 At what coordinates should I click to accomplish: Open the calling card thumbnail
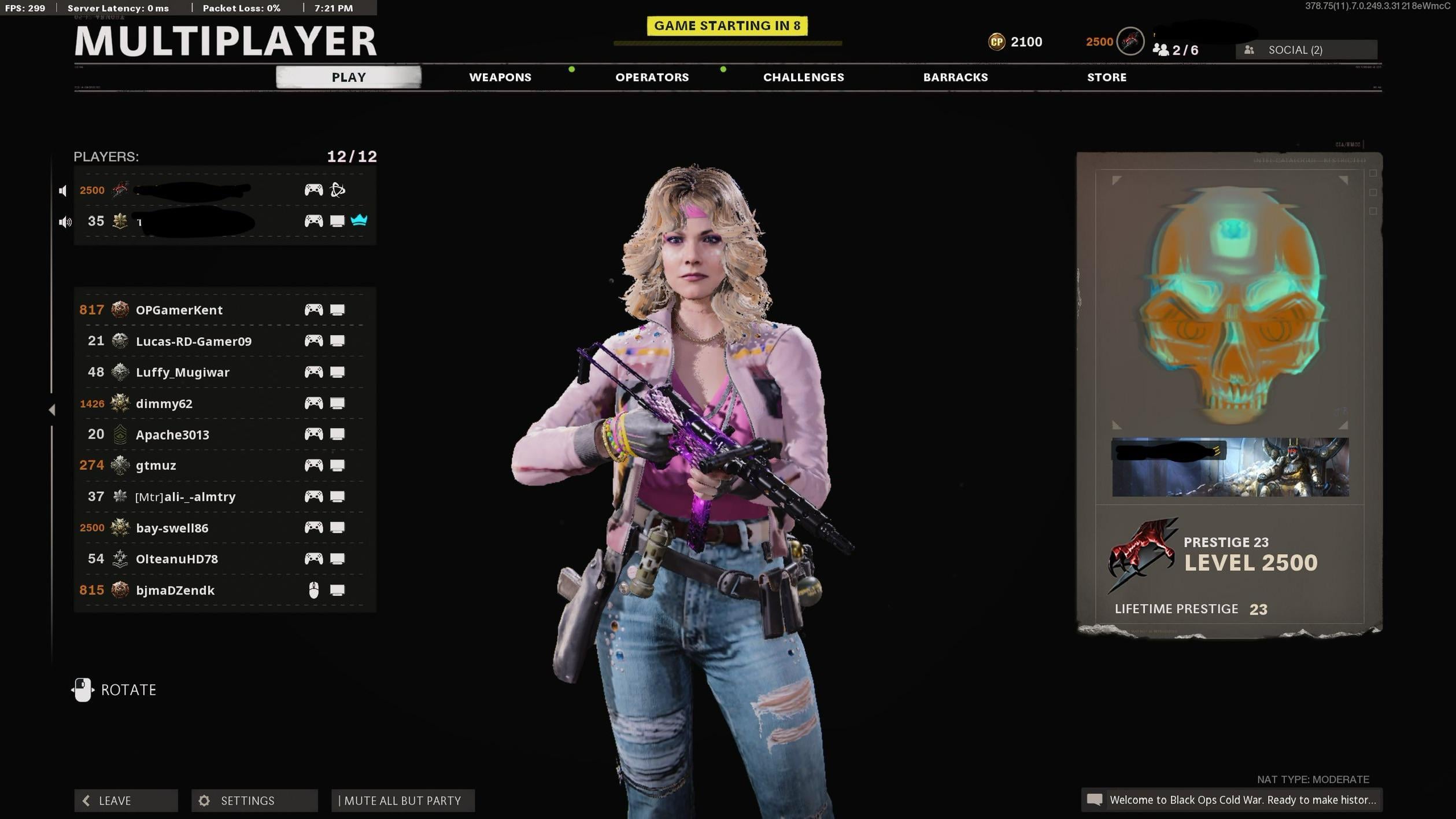point(1230,467)
